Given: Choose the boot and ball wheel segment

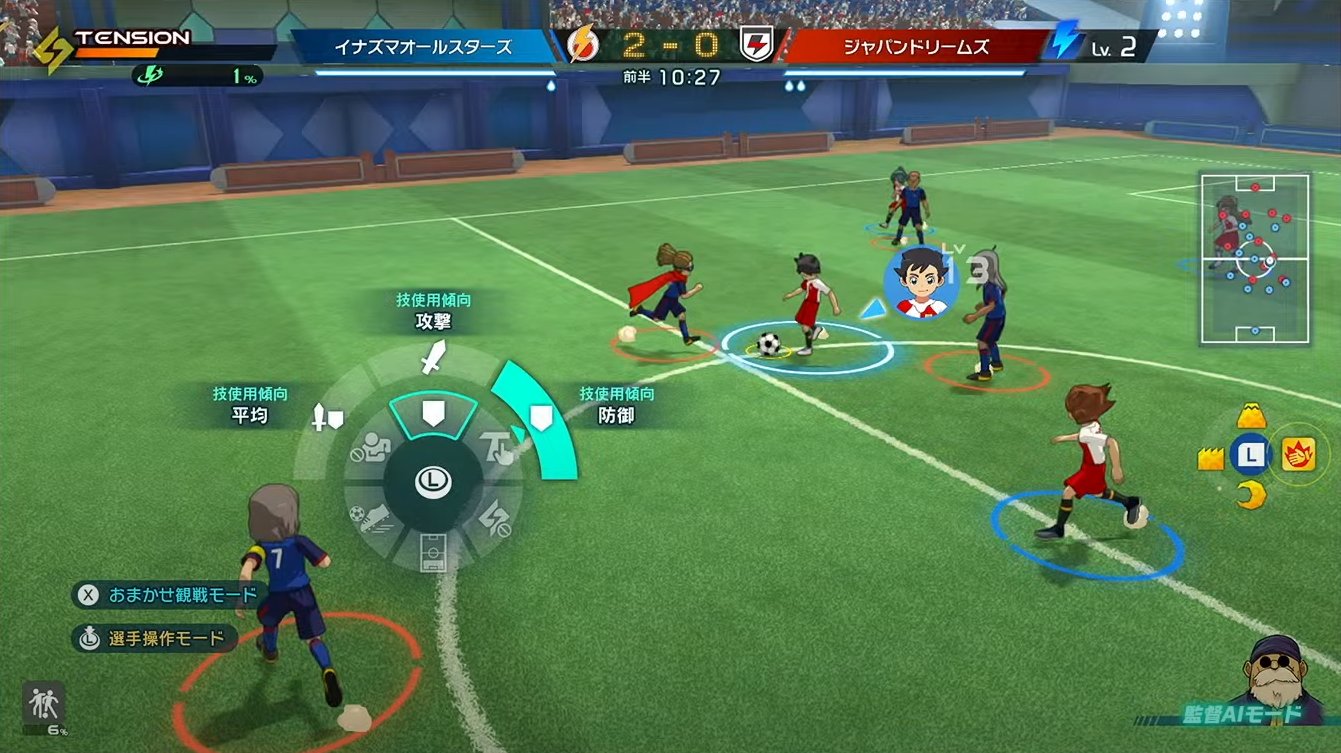Looking at the screenshot, I should (371, 518).
